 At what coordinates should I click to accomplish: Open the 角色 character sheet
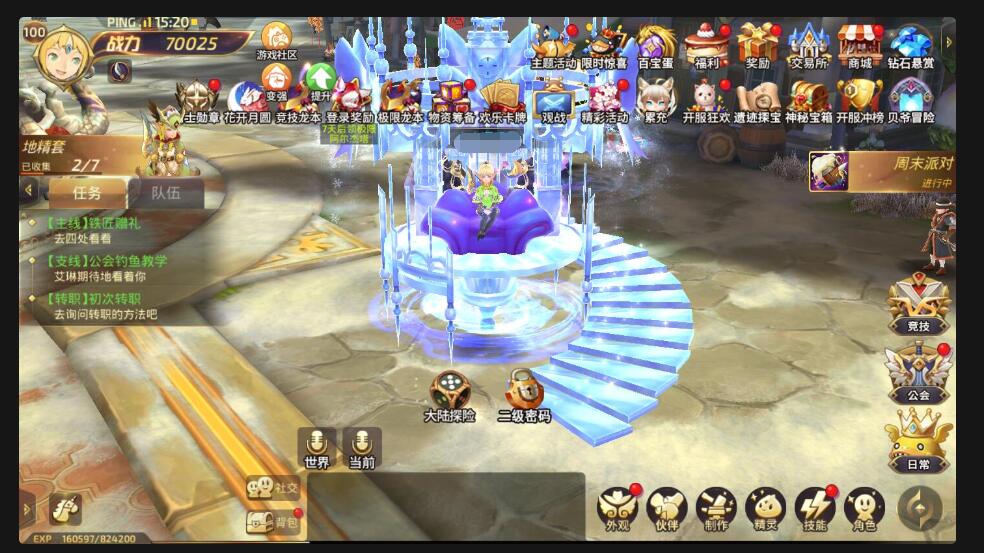864,508
